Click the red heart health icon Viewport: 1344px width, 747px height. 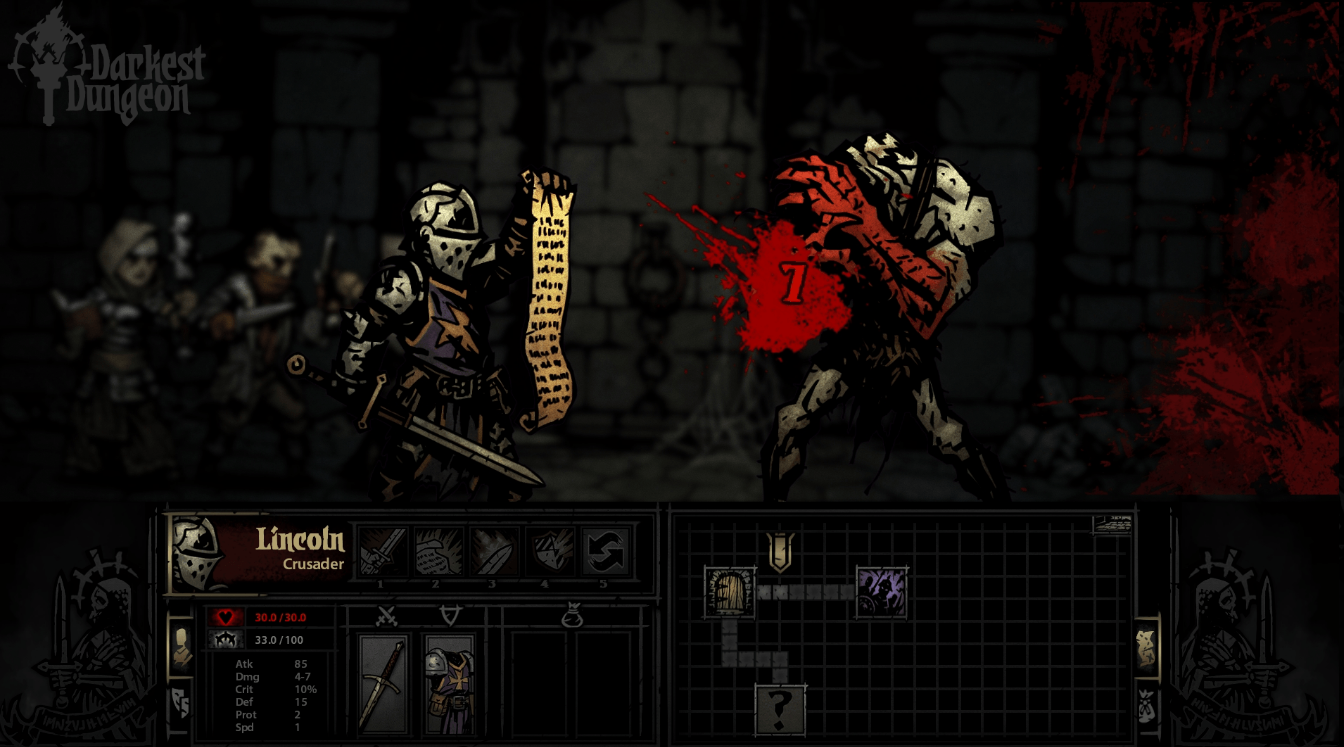pos(225,616)
